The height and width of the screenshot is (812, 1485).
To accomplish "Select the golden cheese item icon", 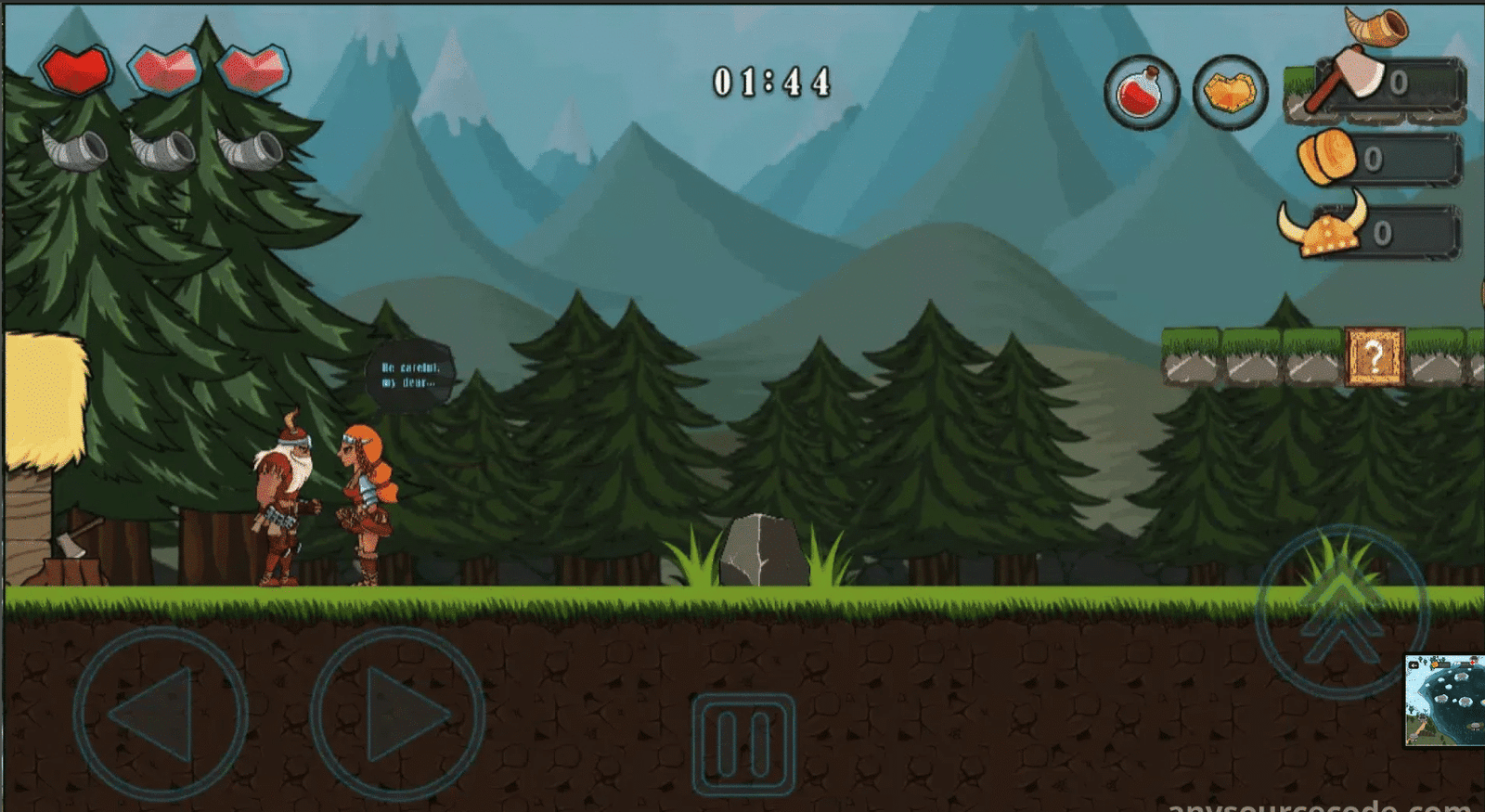I will tap(1231, 93).
